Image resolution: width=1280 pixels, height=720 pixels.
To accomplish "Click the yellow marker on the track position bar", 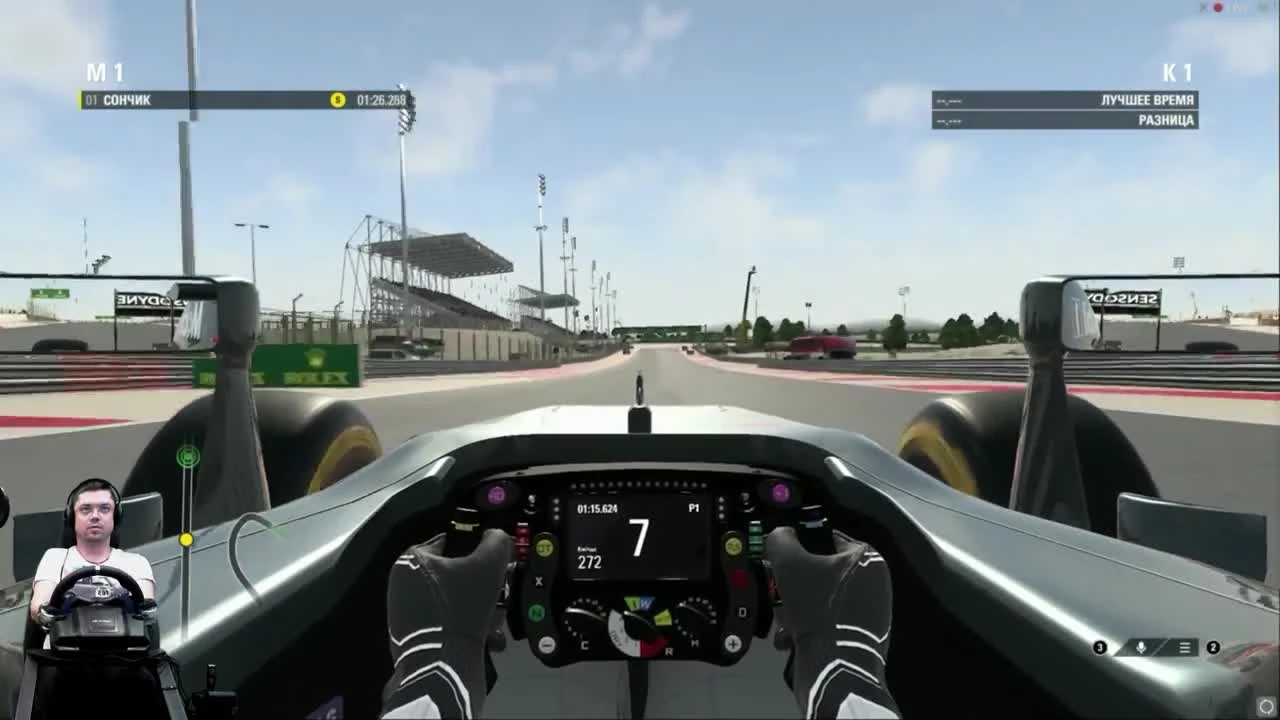I will click(185, 538).
